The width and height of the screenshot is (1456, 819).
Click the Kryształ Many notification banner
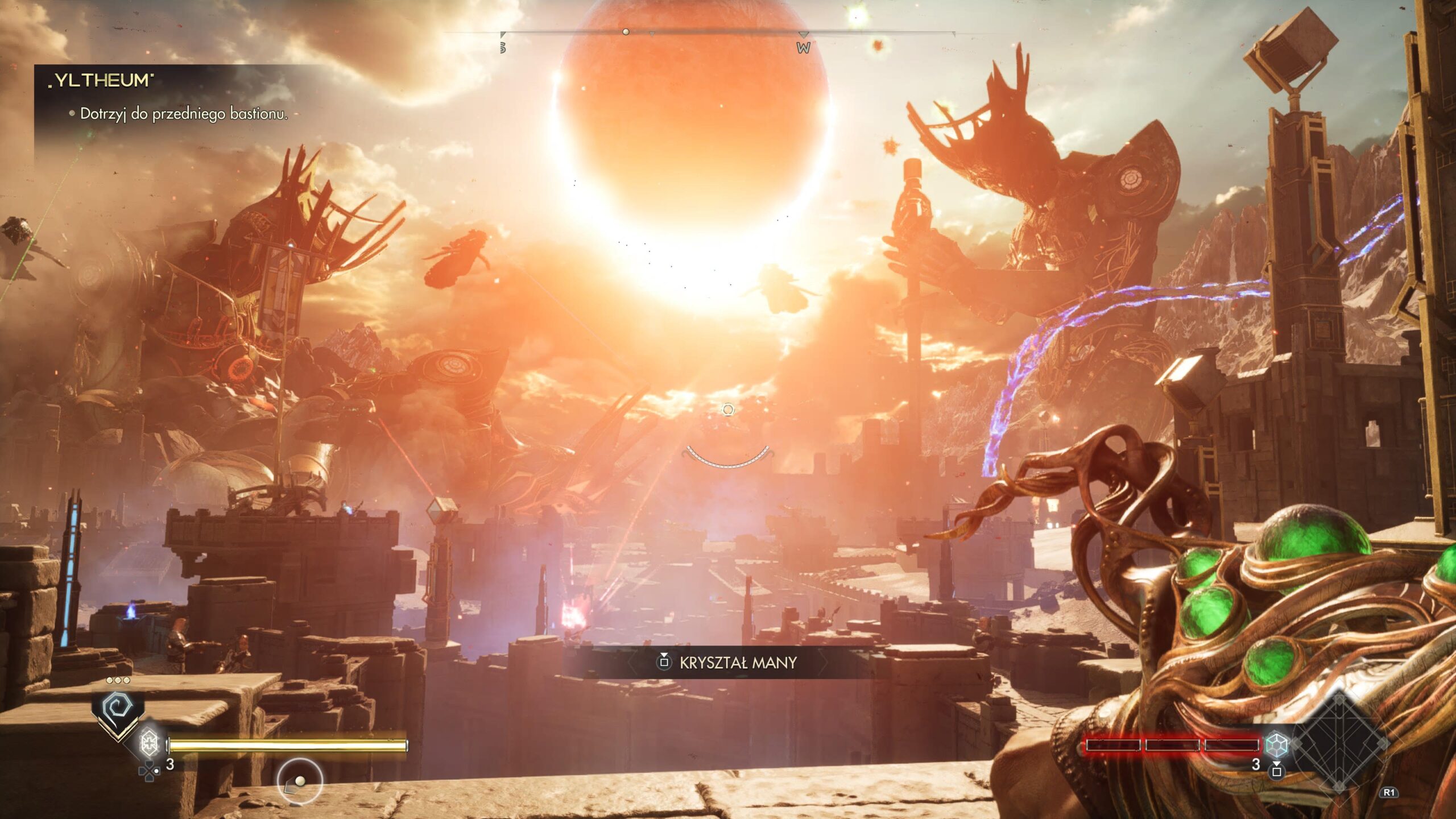[728, 662]
